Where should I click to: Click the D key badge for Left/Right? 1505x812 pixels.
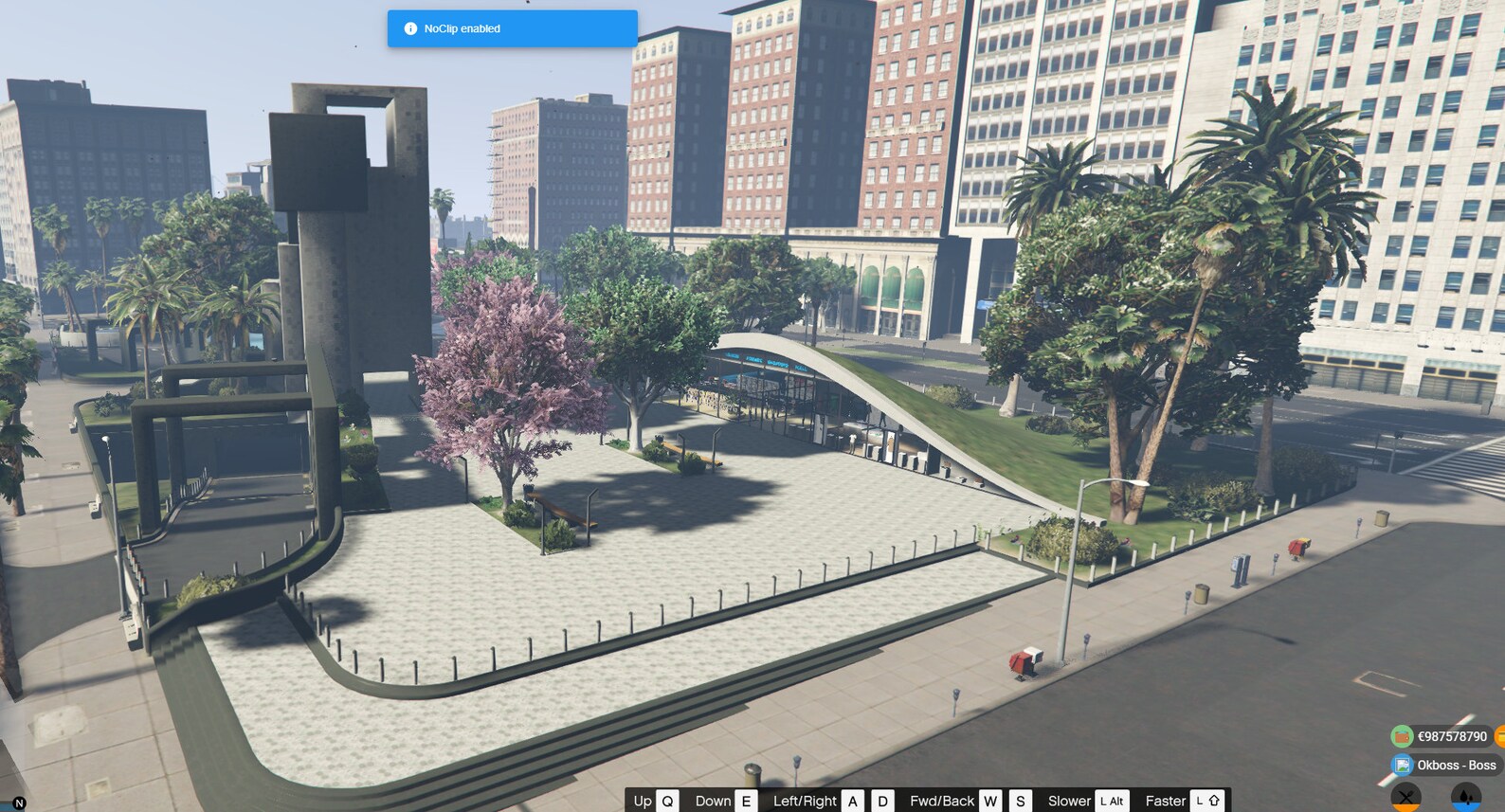click(x=881, y=801)
